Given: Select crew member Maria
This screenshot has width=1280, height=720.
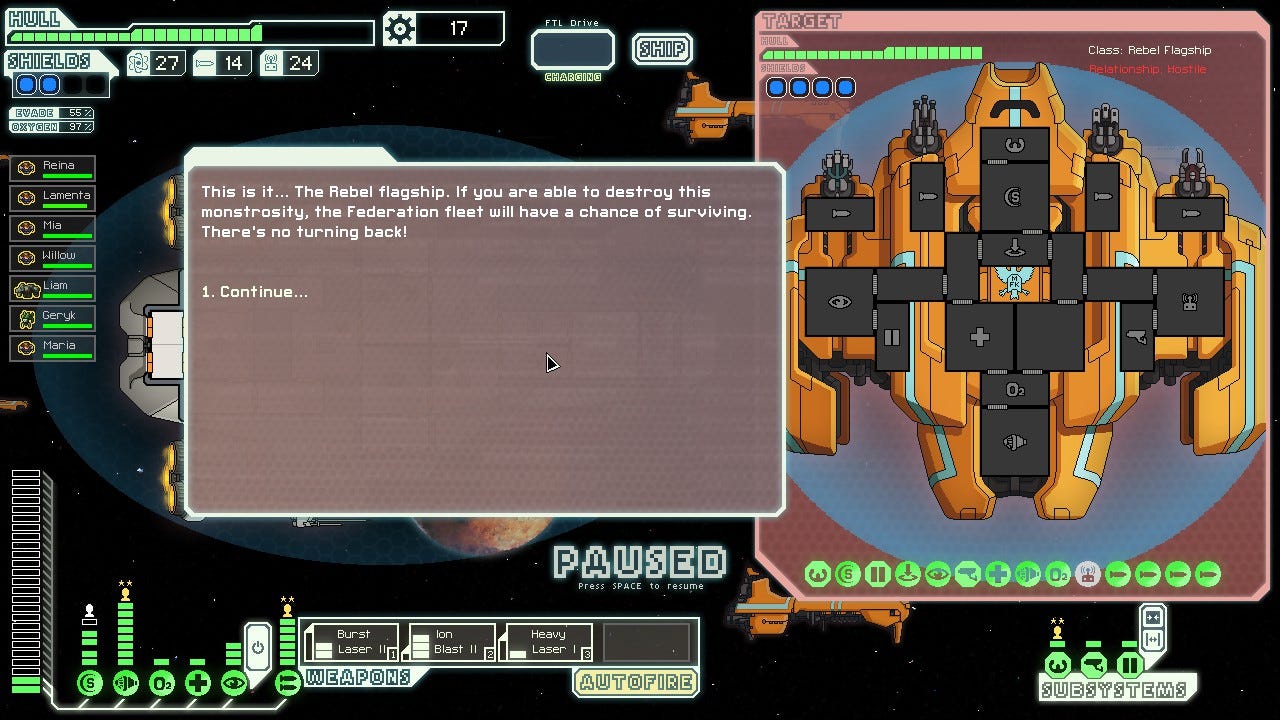Looking at the screenshot, I should click(53, 348).
